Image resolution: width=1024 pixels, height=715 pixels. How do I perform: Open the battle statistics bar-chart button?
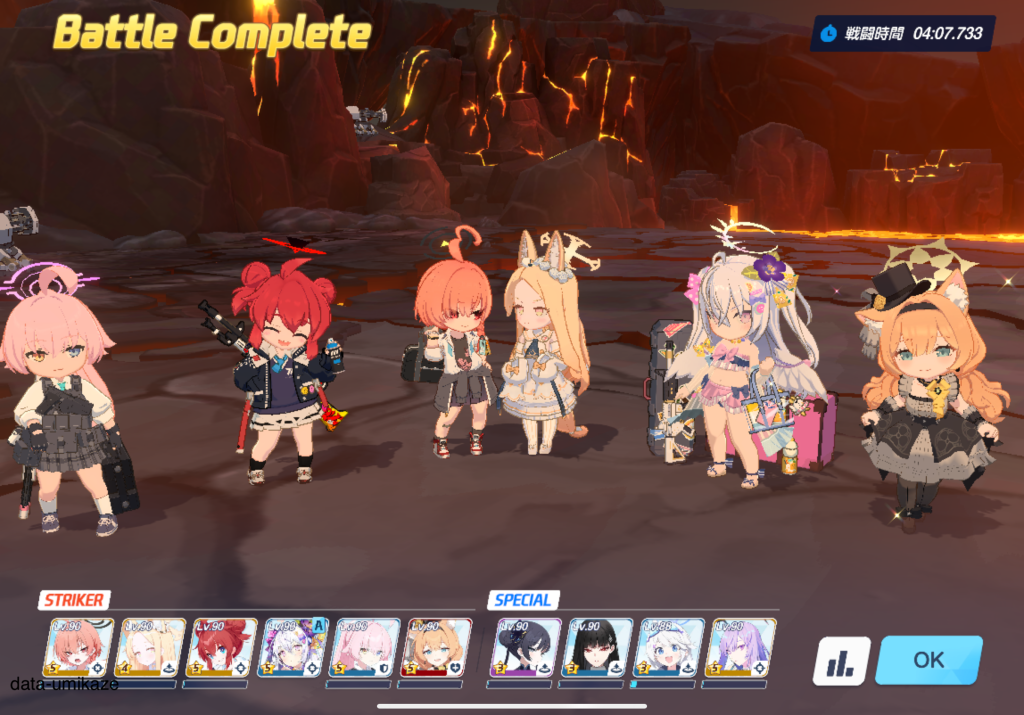click(841, 662)
